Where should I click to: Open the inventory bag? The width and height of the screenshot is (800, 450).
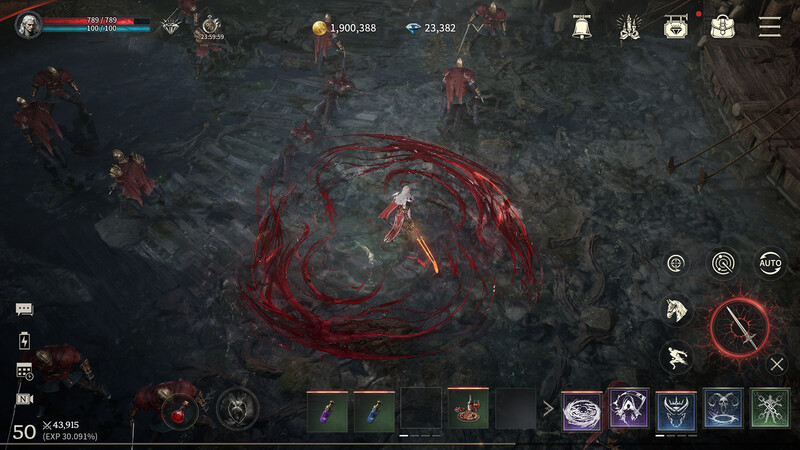tap(724, 27)
